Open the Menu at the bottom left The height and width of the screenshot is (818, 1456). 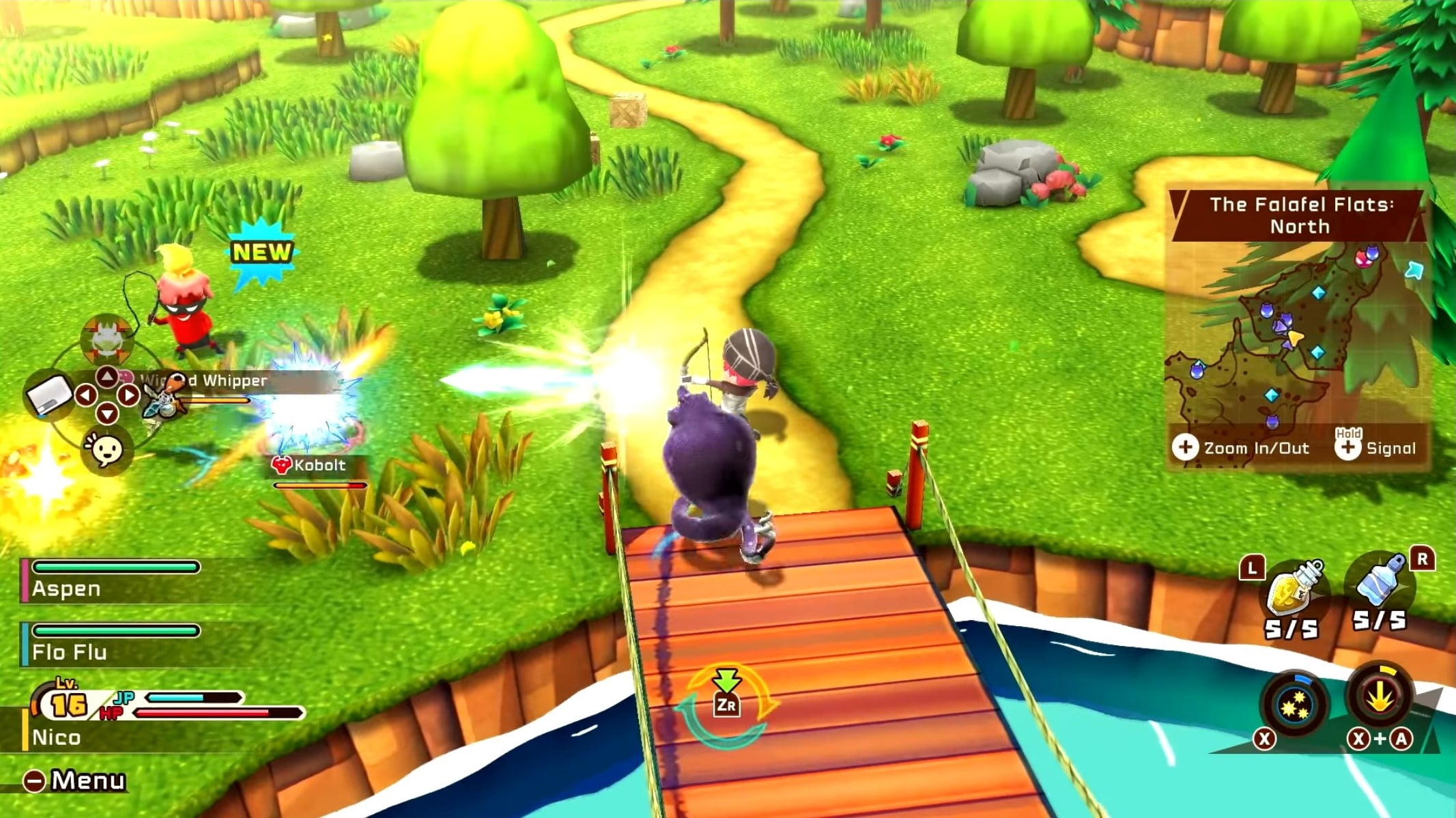point(74,780)
